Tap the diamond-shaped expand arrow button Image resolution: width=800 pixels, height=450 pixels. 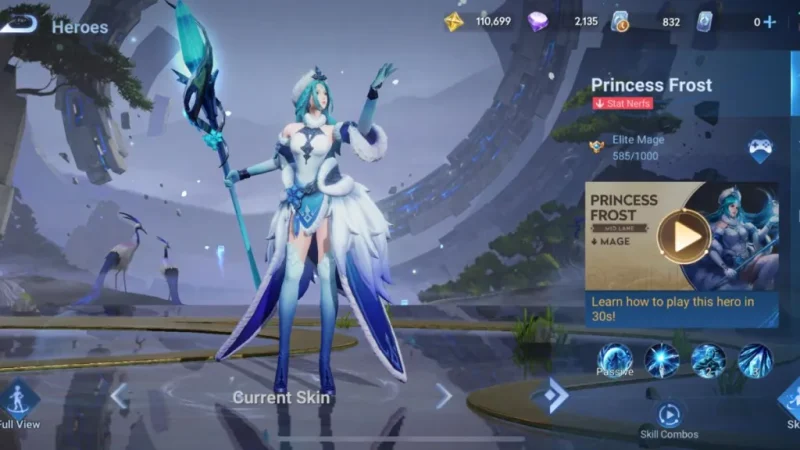(x=551, y=395)
